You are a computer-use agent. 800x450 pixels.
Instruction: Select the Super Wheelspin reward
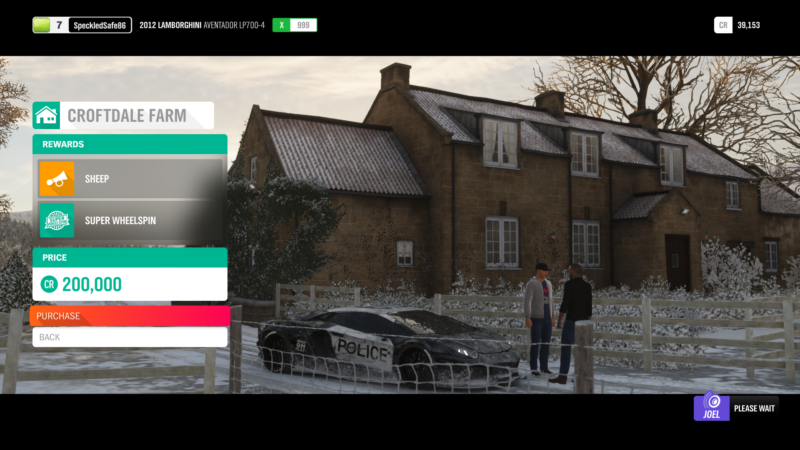tap(130, 220)
